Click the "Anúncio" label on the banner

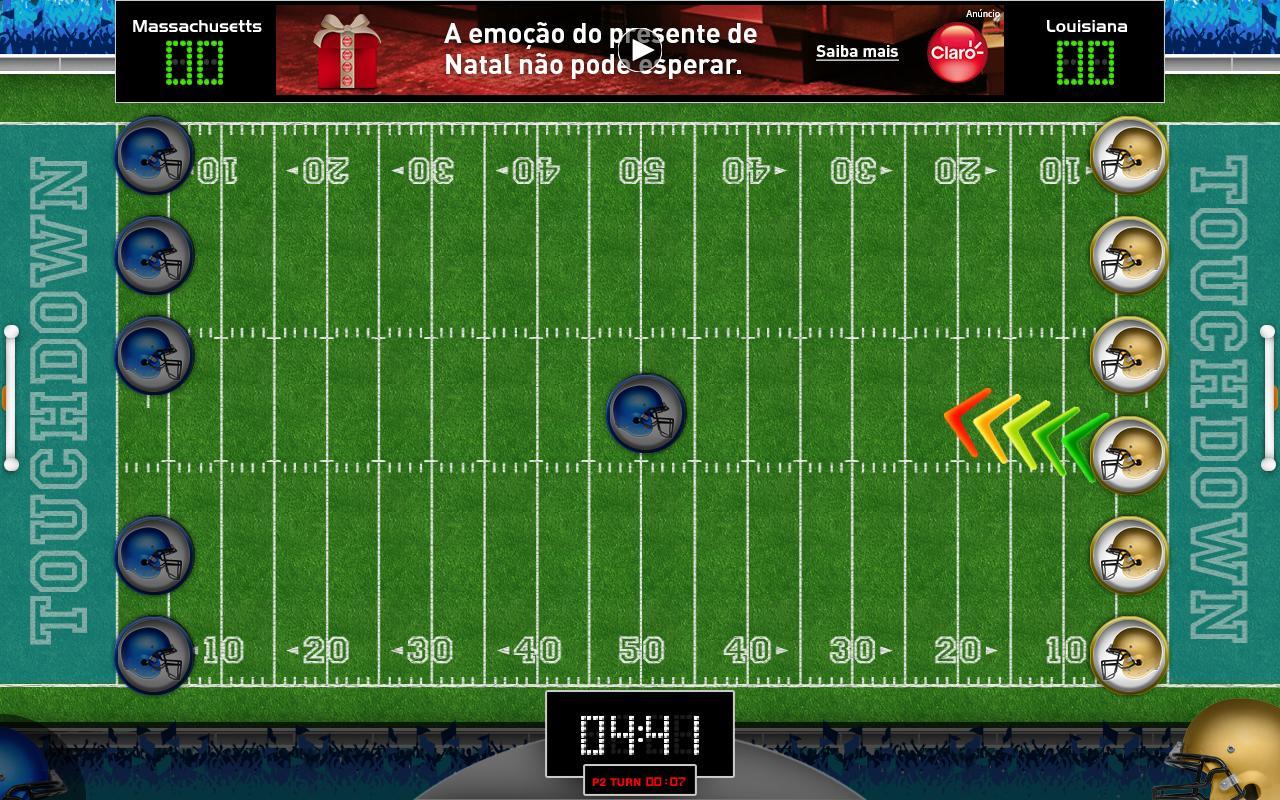pos(981,12)
